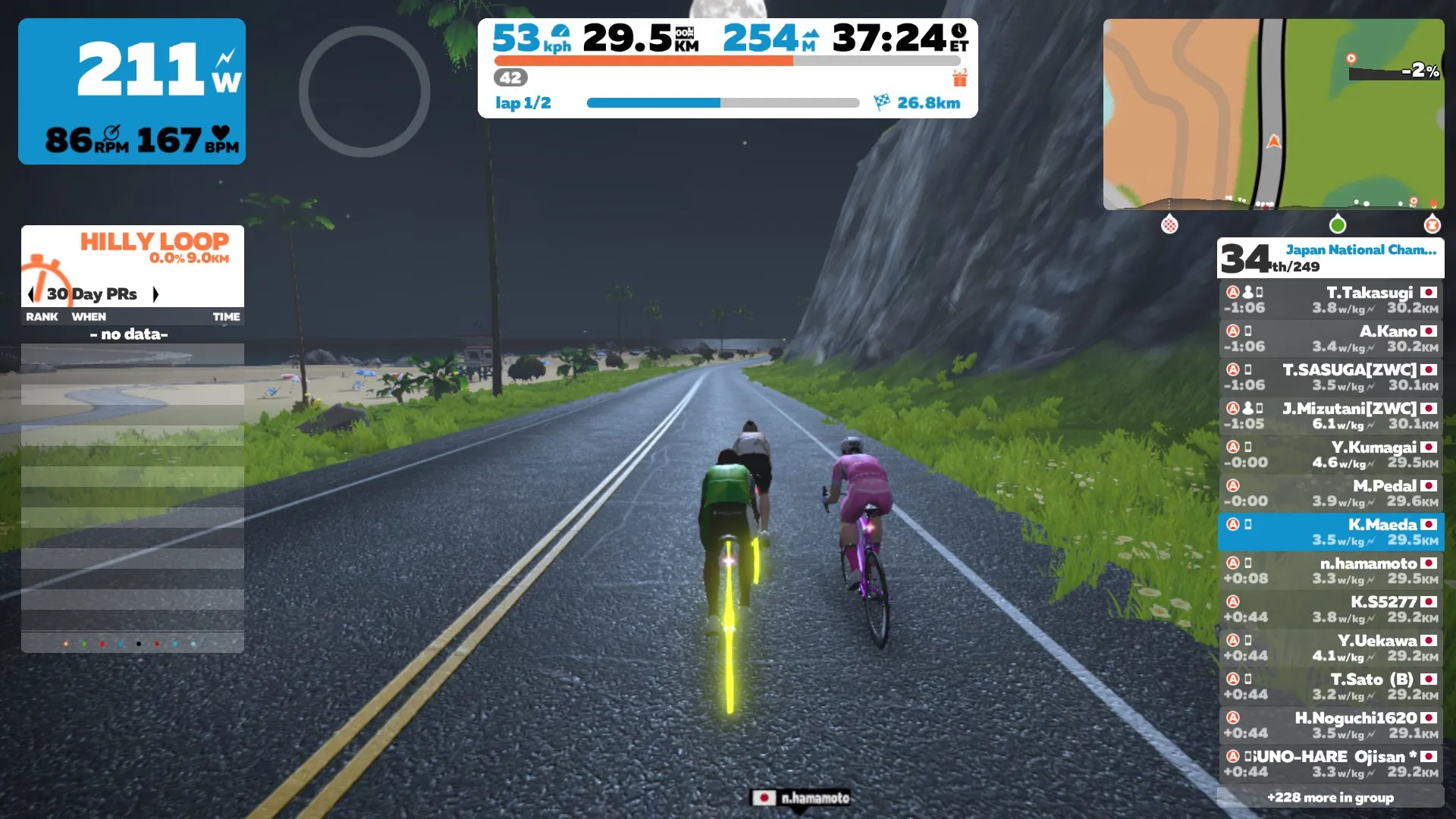1456x819 pixels.
Task: Pick H.Noguchi1620 from the list
Action: coord(1330,726)
